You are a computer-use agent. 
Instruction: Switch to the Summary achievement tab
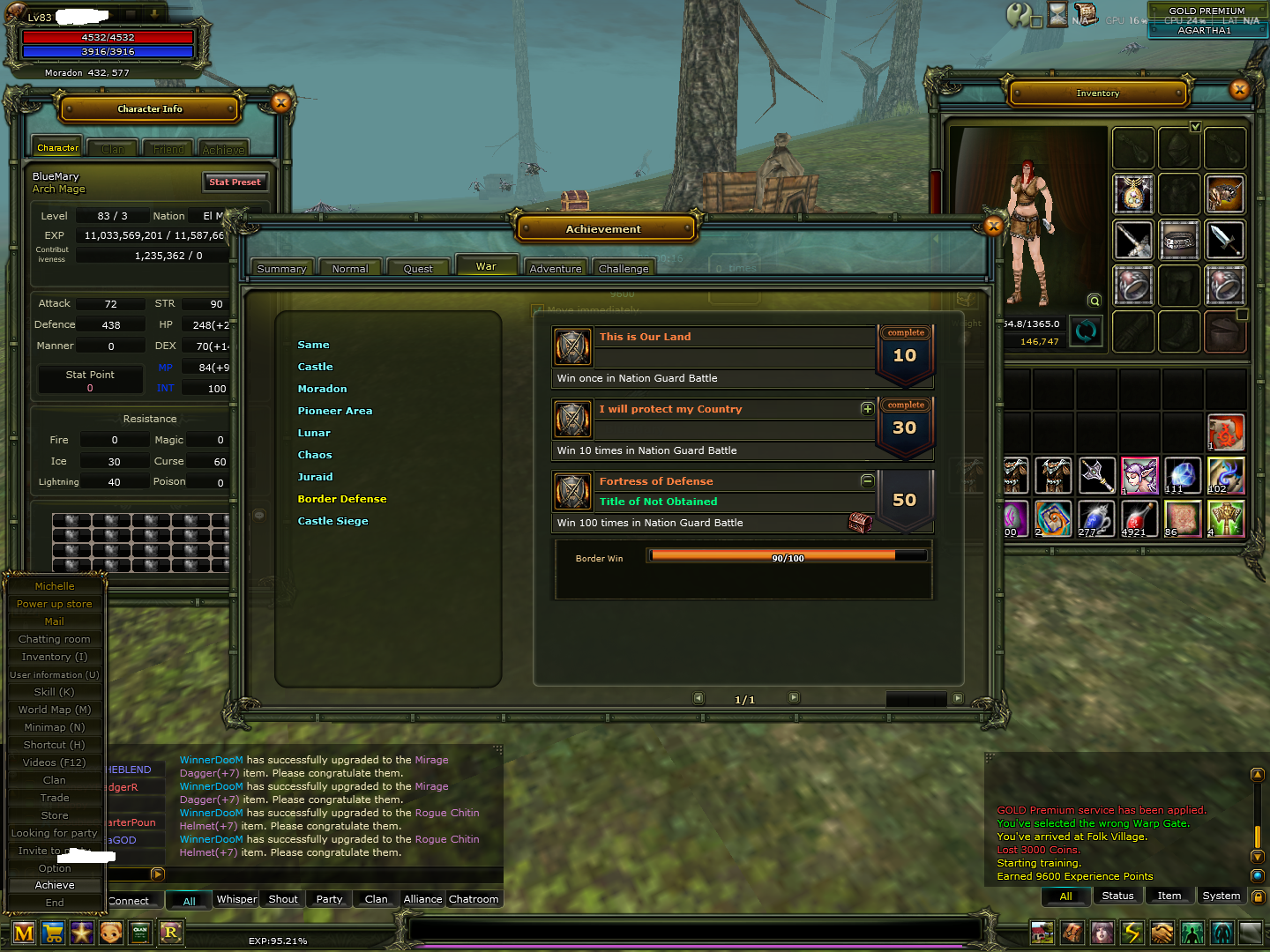[281, 269]
